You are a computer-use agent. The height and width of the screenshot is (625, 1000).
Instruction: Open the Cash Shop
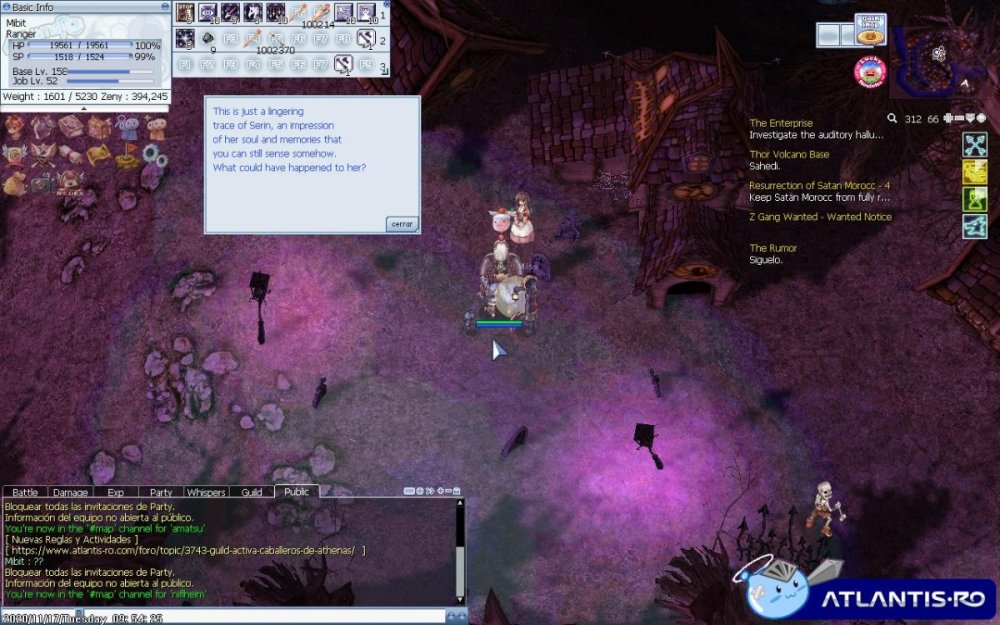click(870, 30)
